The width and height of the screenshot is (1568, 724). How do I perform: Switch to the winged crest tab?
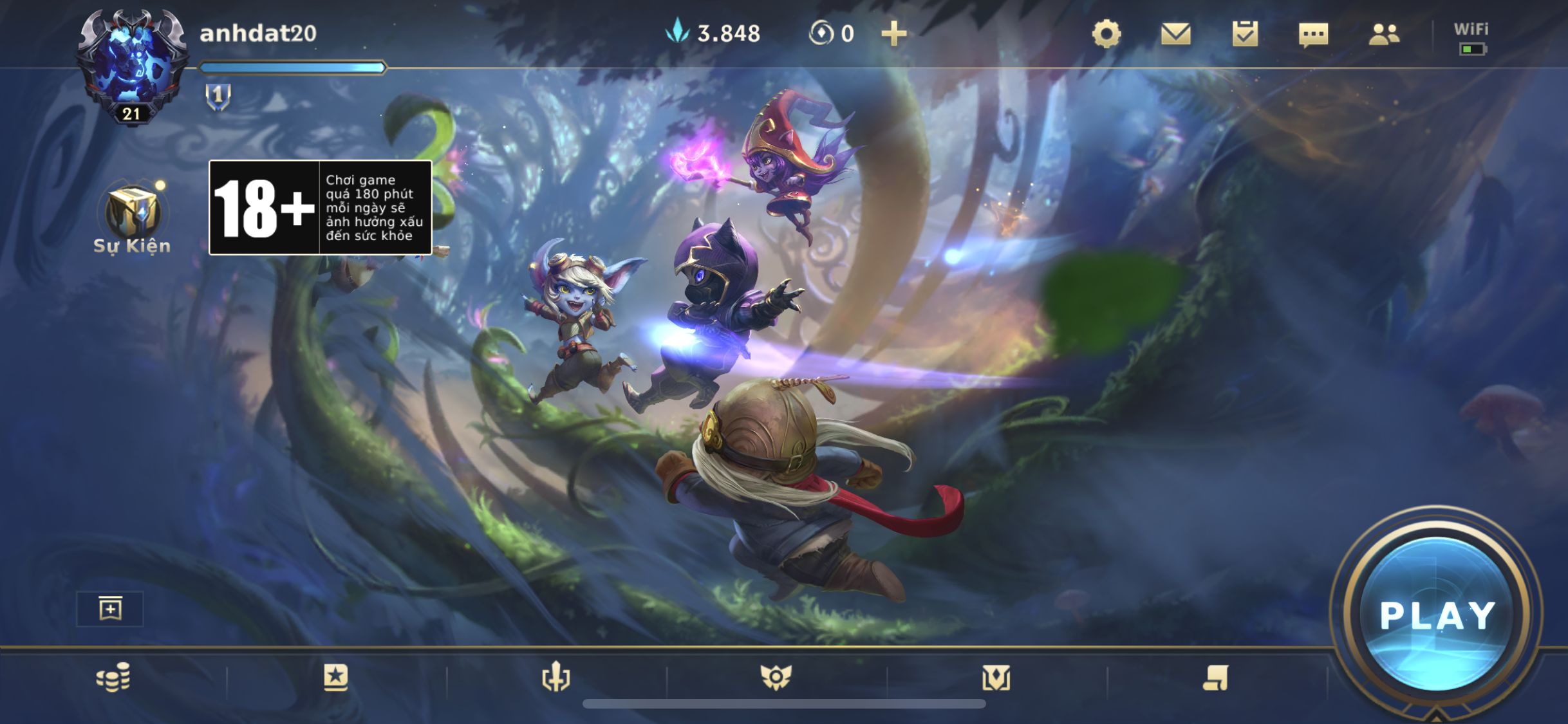776,678
